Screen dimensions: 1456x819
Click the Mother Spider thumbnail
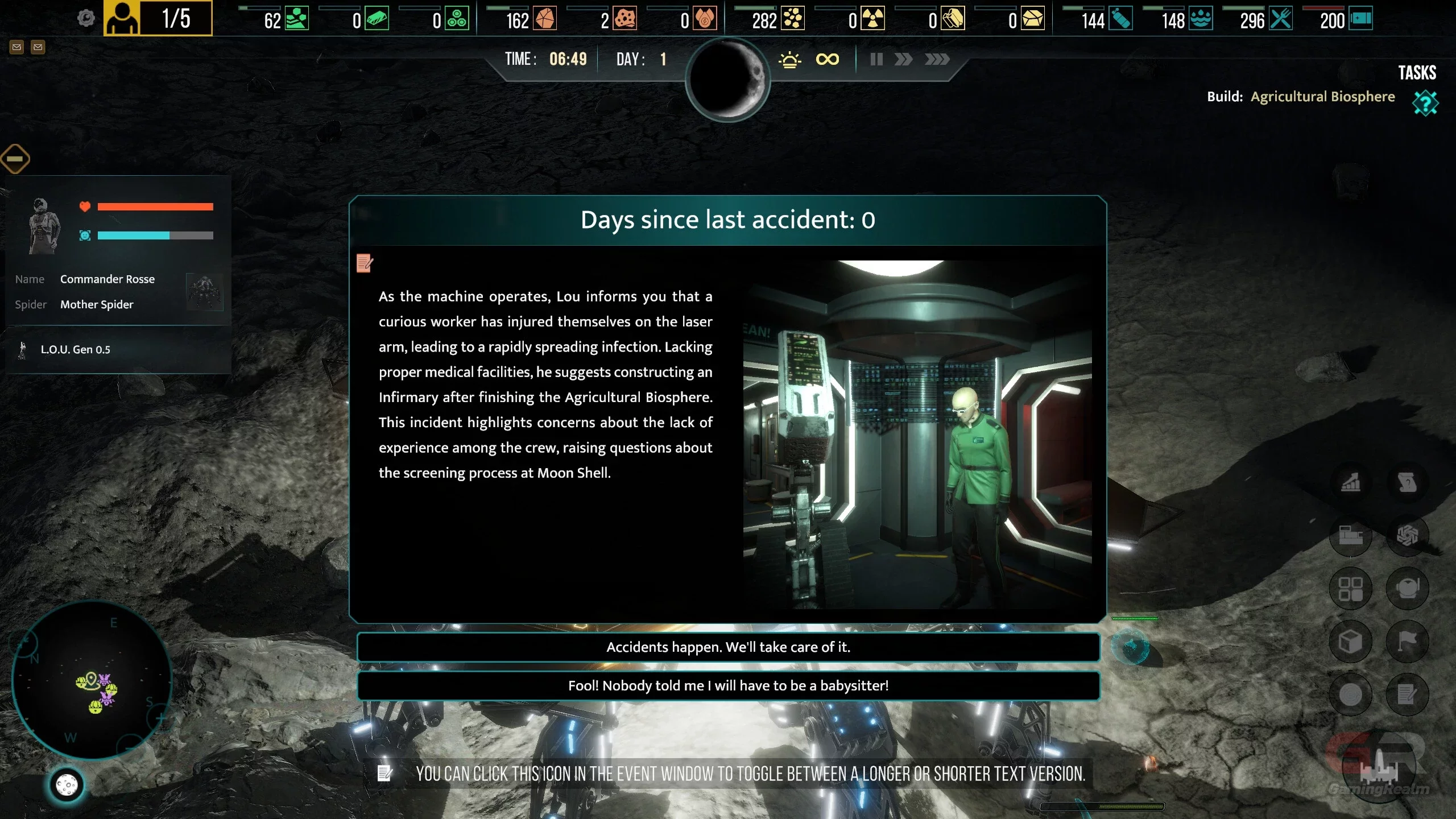click(205, 292)
